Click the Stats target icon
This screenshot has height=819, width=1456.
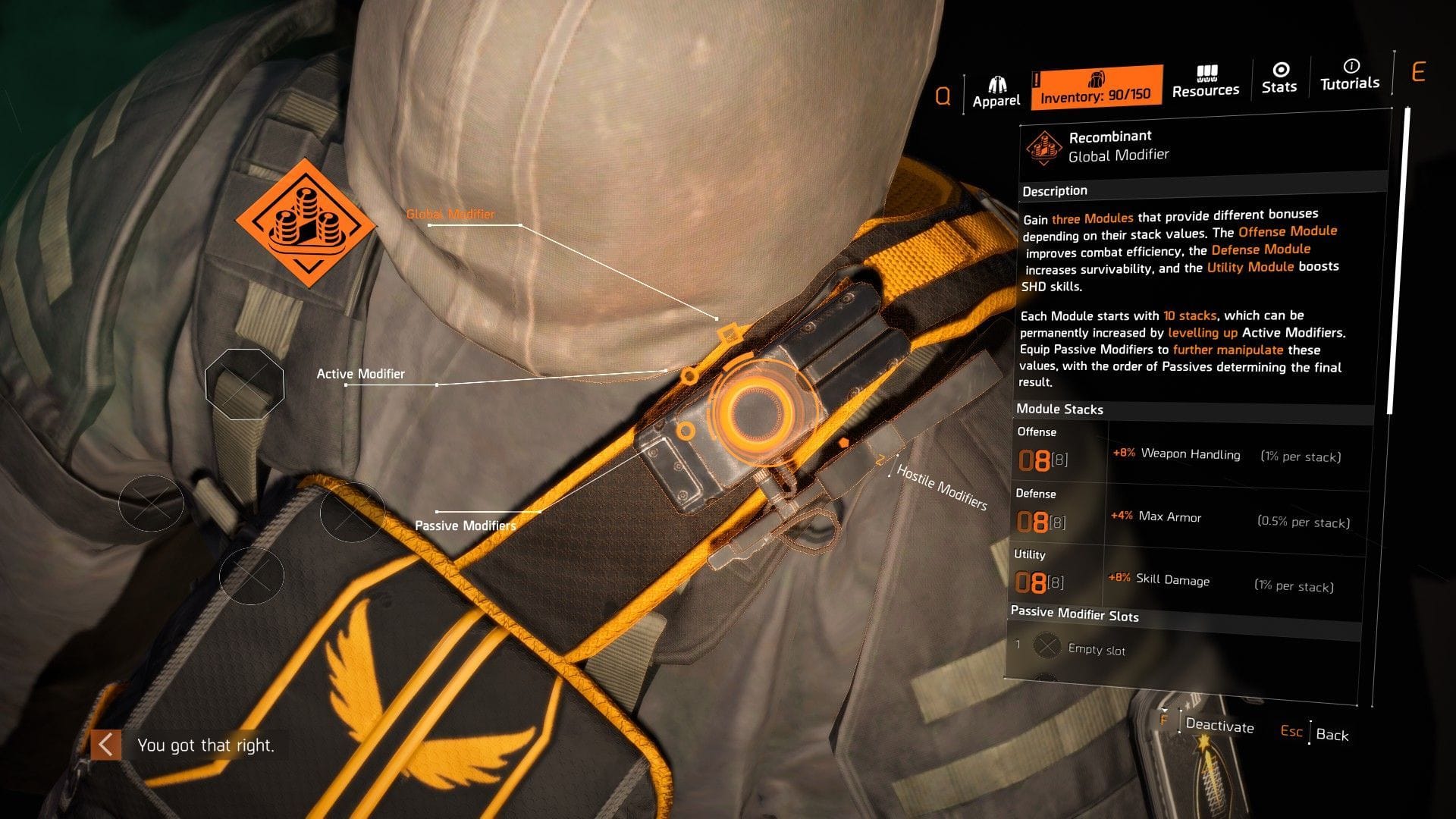(1279, 70)
